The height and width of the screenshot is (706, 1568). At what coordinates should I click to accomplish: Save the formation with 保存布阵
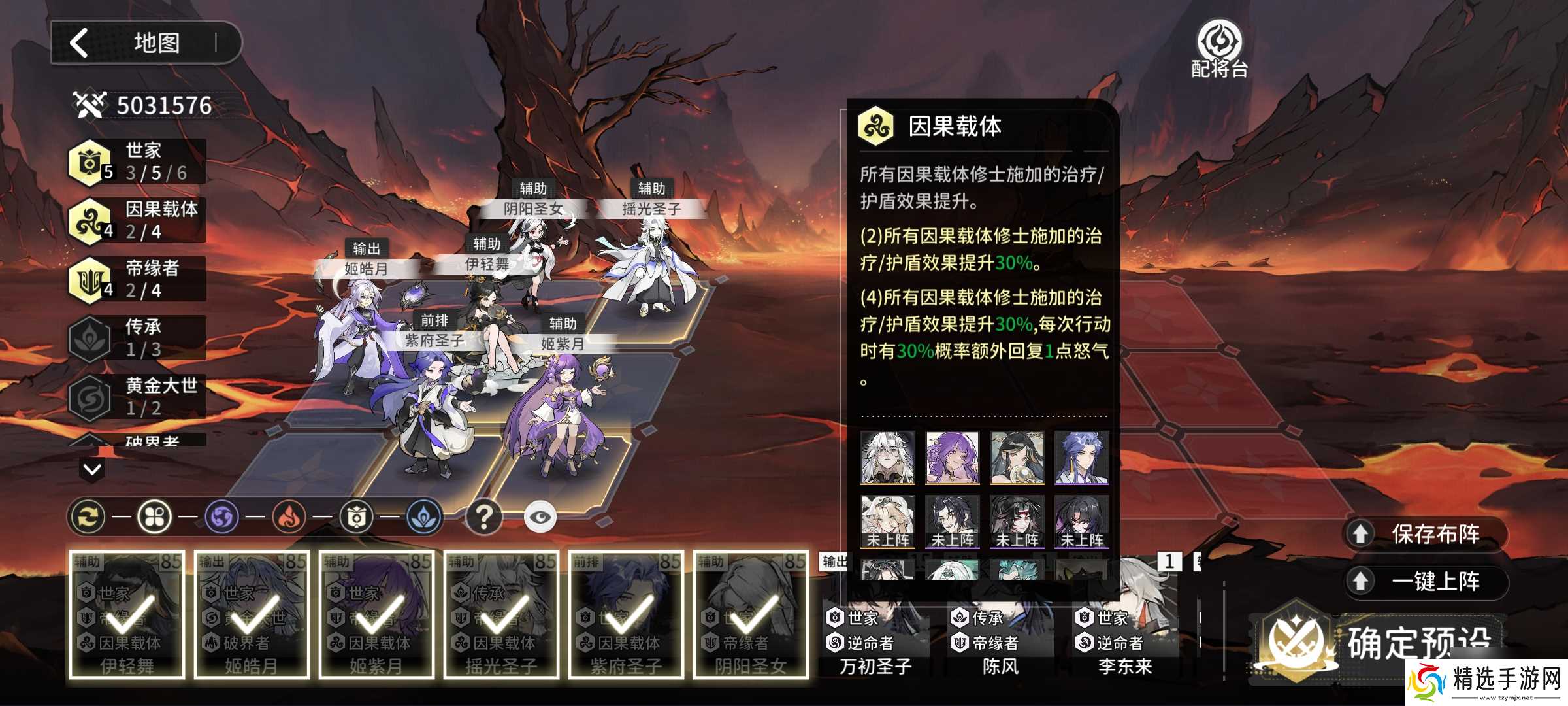pos(1426,534)
